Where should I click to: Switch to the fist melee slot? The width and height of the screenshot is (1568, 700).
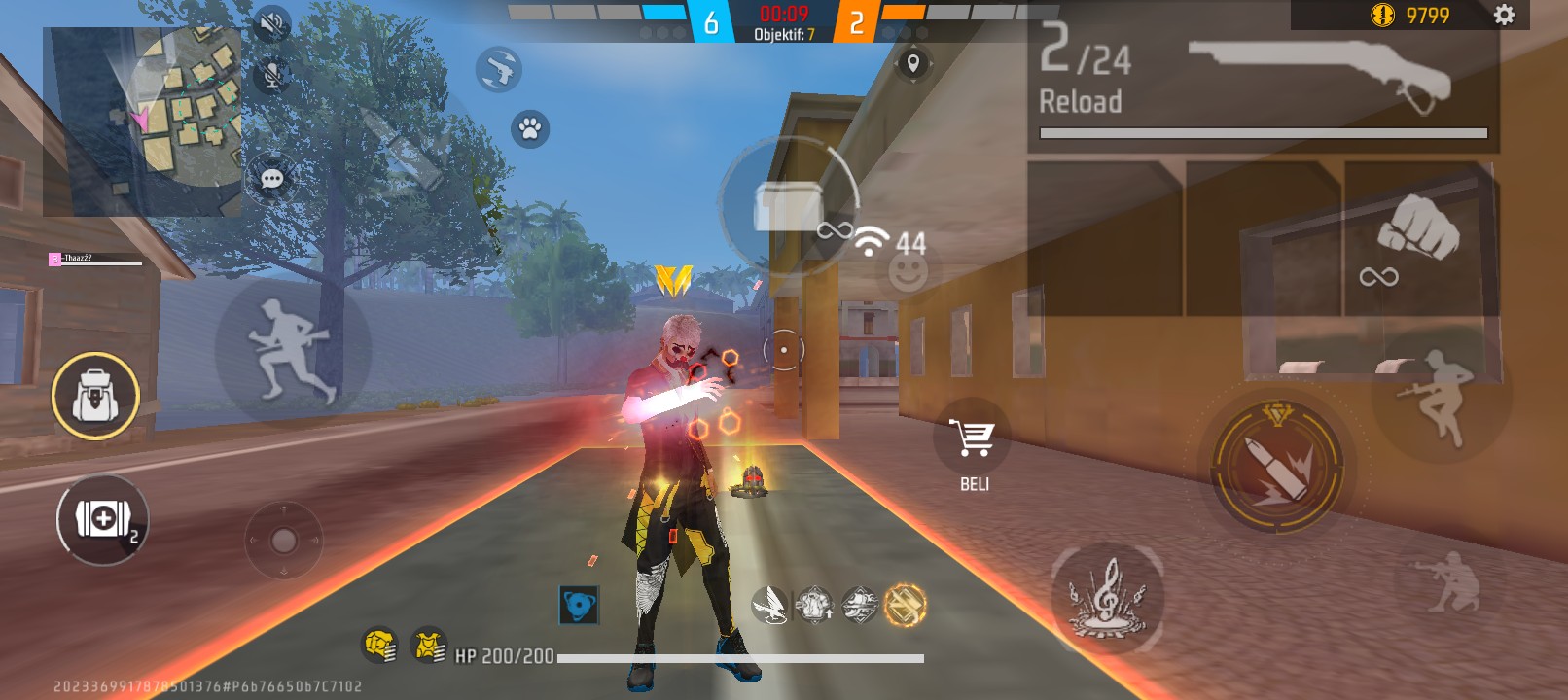click(x=1417, y=238)
